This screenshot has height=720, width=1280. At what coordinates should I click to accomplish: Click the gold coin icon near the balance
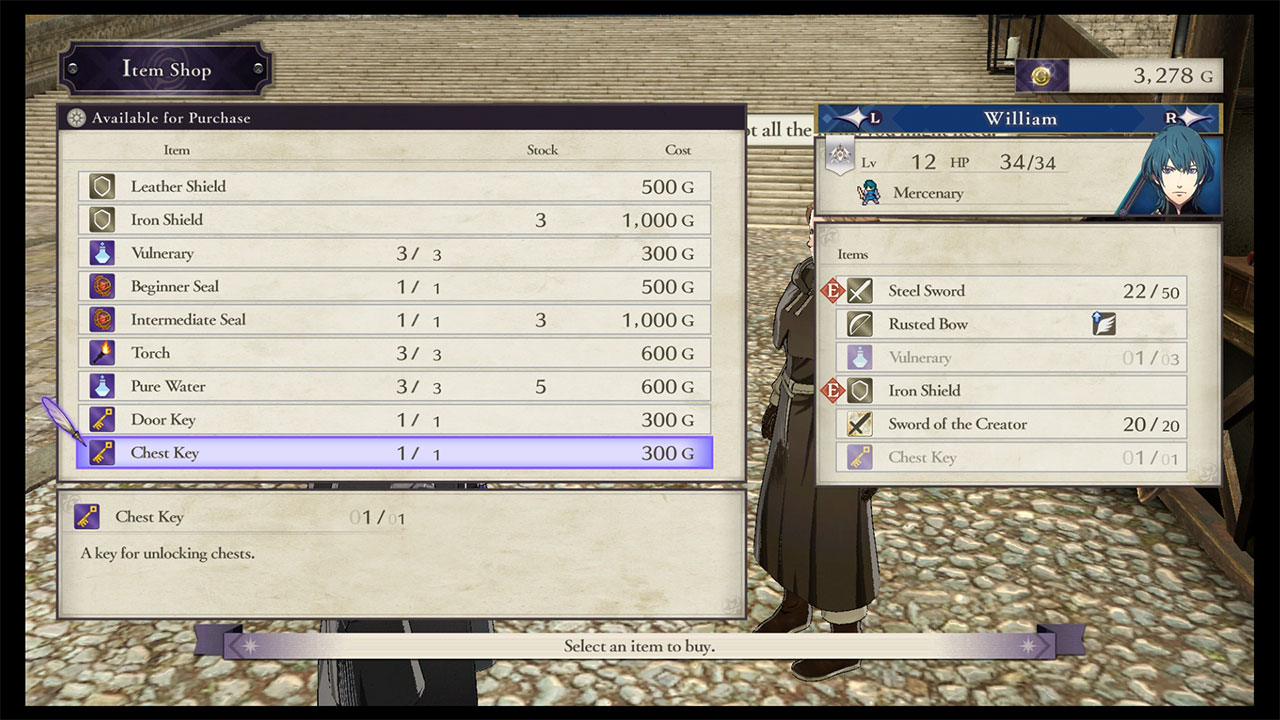(x=1040, y=74)
